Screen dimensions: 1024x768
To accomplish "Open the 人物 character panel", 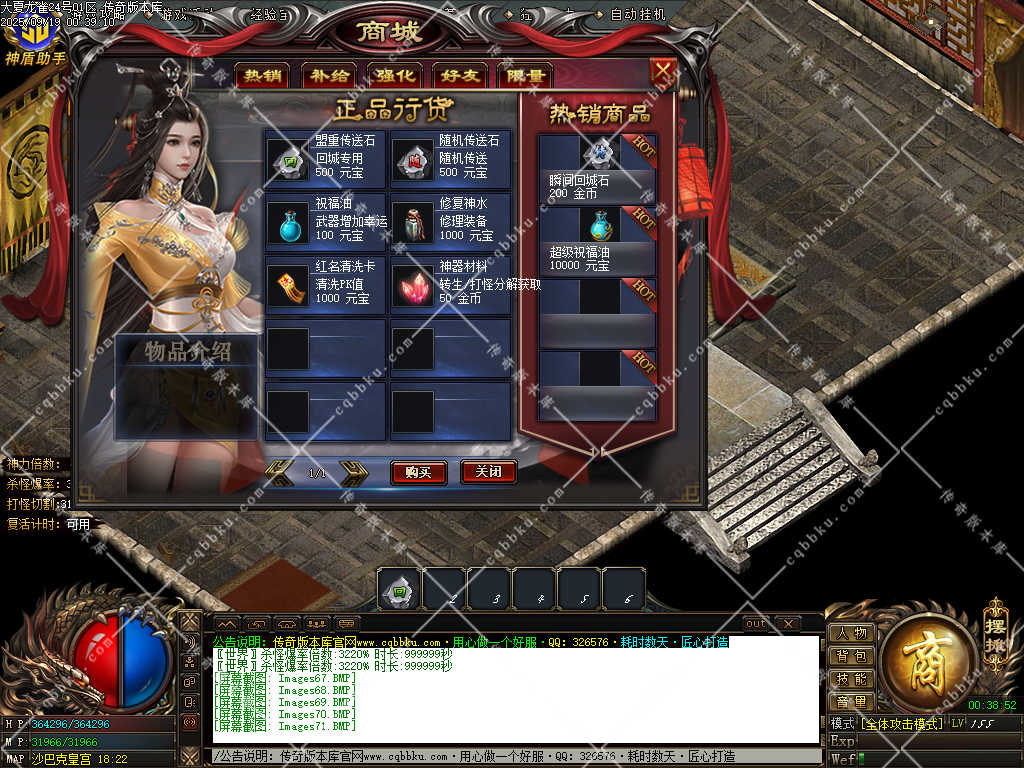I will [851, 633].
